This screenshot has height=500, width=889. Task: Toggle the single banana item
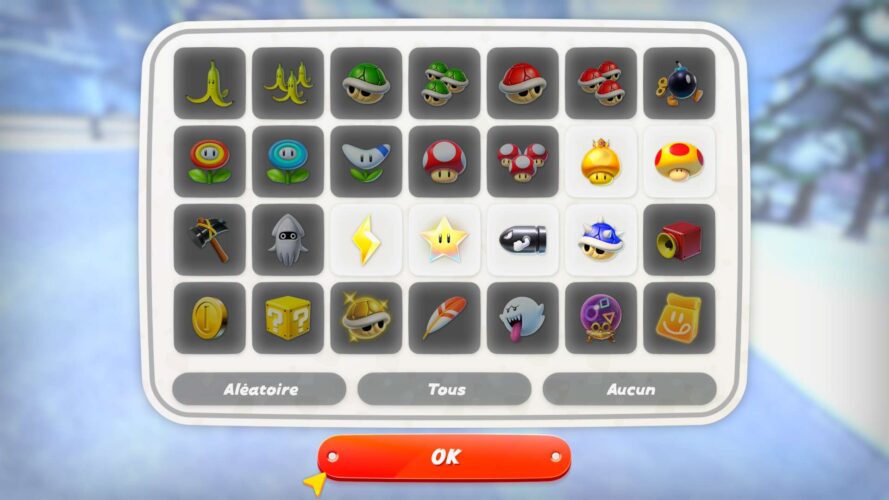[x=209, y=83]
